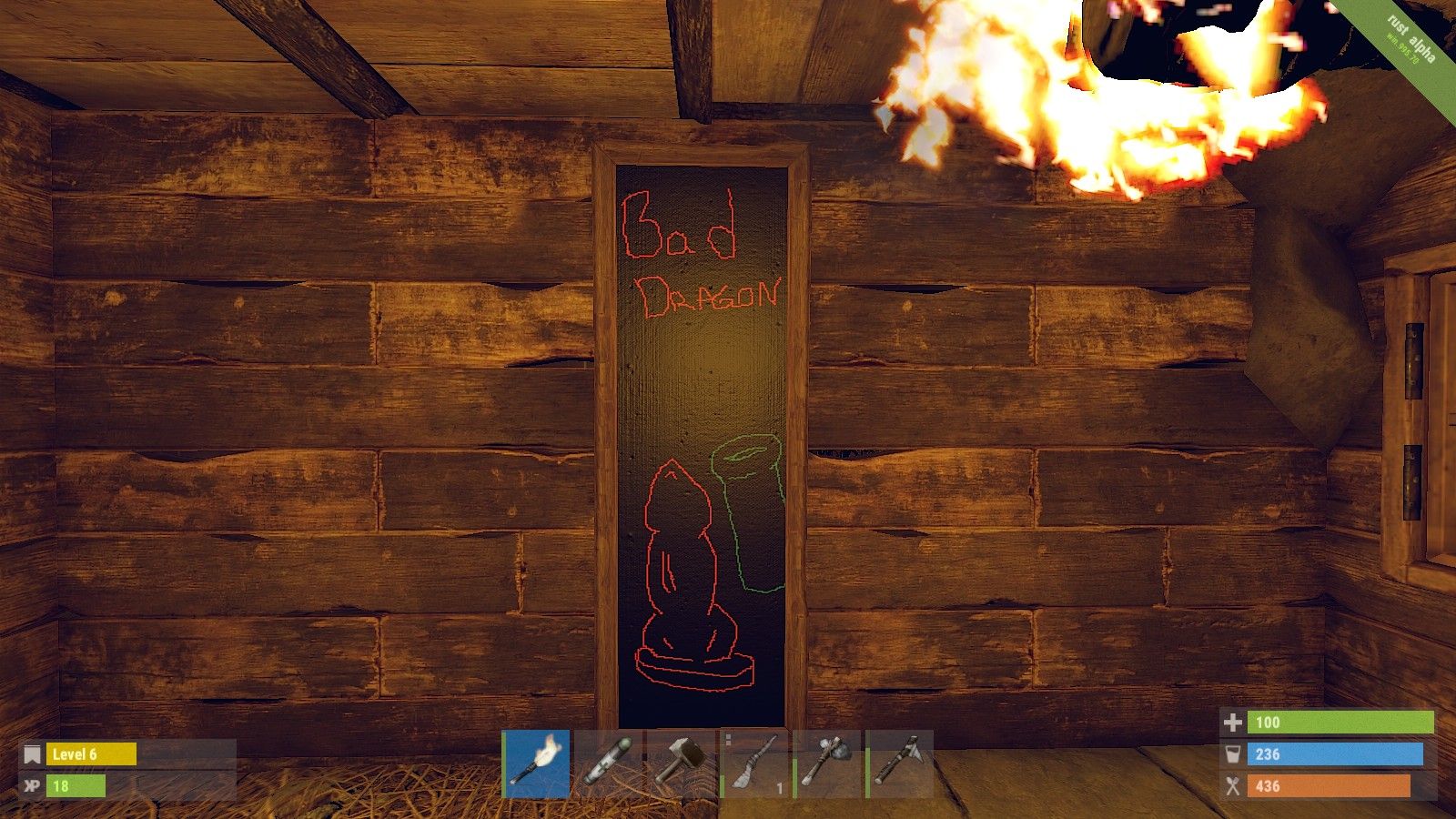Click the hydration water glass icon
This screenshot has height=819, width=1456.
[x=1235, y=754]
